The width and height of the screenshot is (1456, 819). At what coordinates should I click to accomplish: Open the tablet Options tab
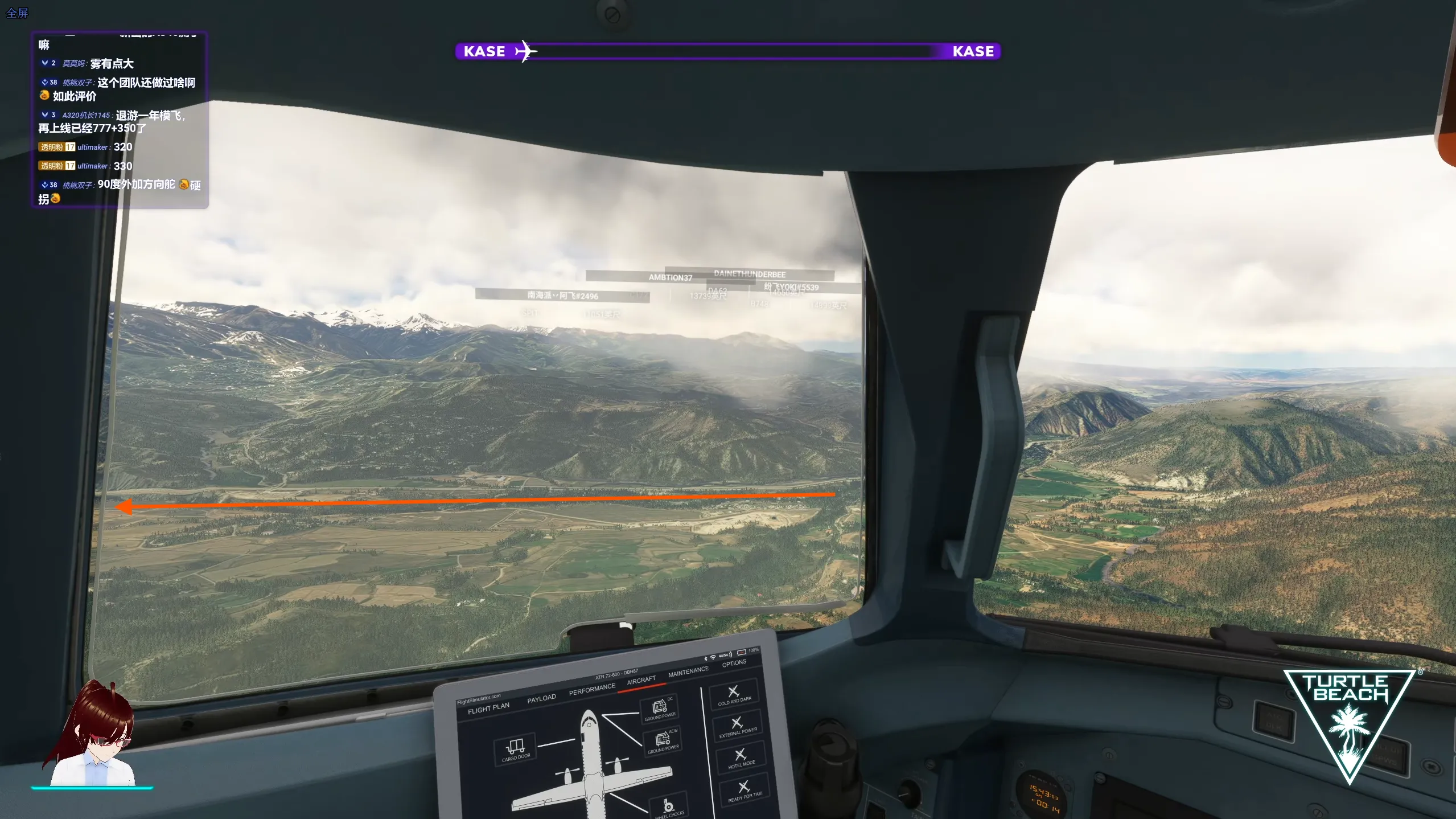(734, 663)
